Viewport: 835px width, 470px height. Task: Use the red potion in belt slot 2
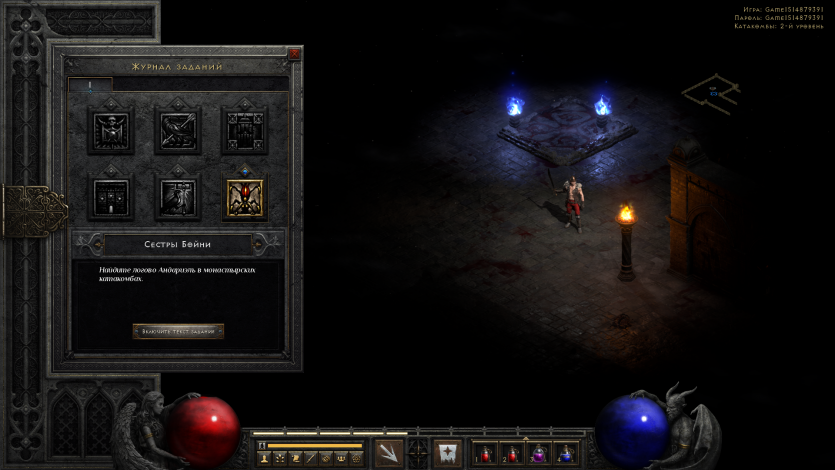pos(512,454)
